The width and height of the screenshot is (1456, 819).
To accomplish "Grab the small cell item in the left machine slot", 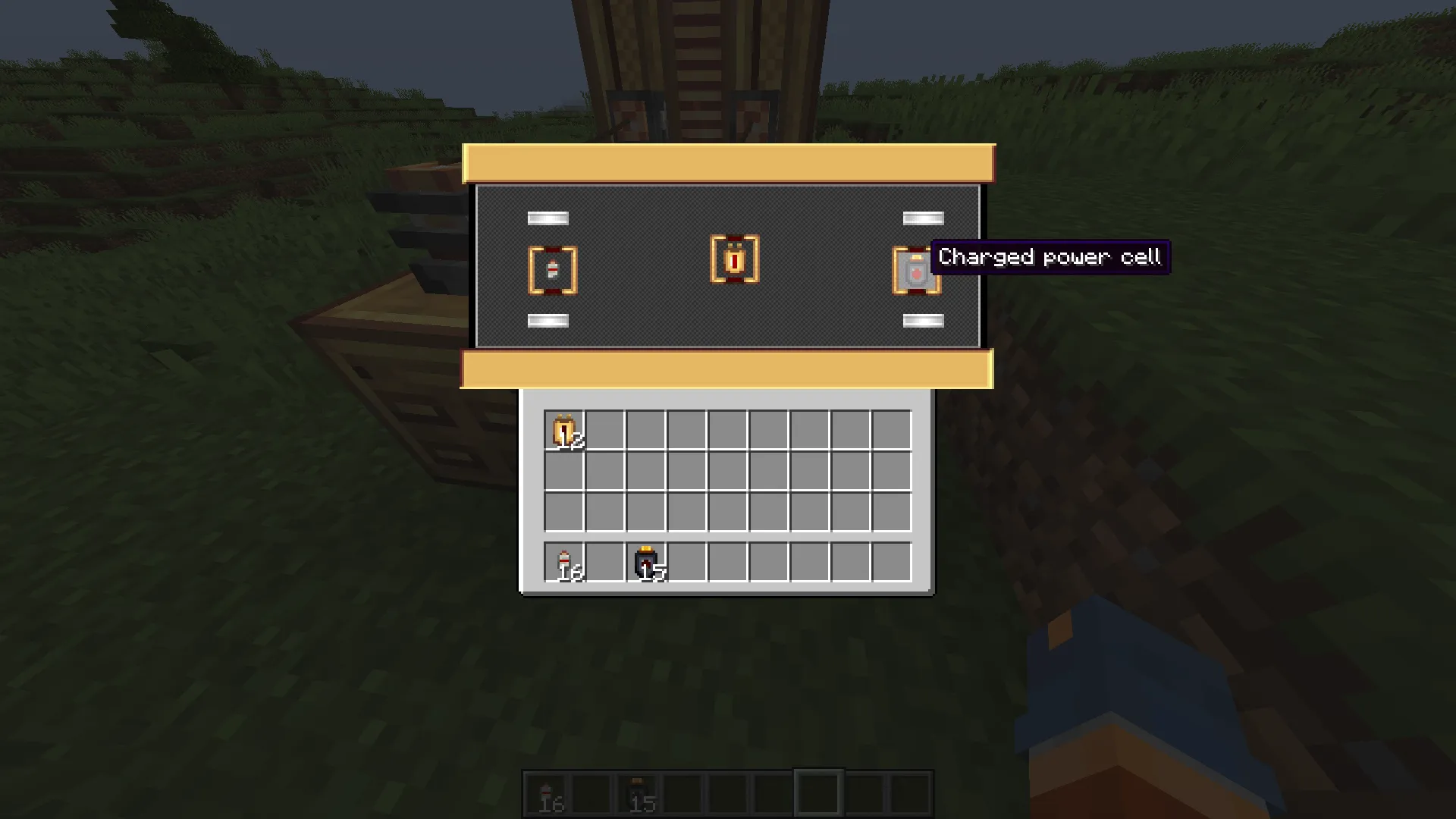I will click(x=552, y=271).
